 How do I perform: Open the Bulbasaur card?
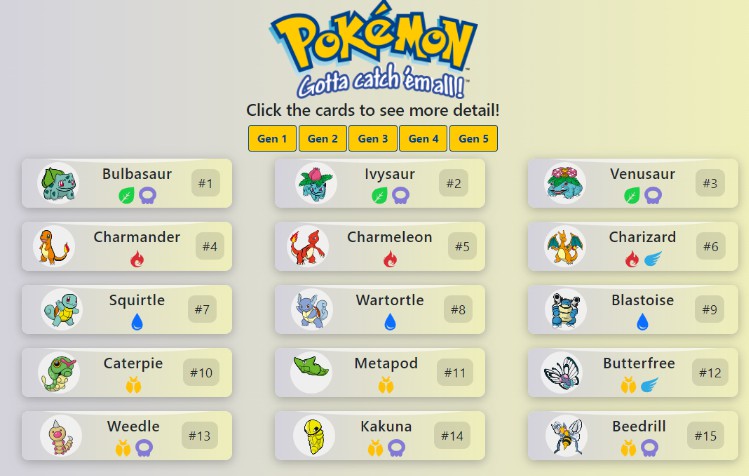point(127,184)
